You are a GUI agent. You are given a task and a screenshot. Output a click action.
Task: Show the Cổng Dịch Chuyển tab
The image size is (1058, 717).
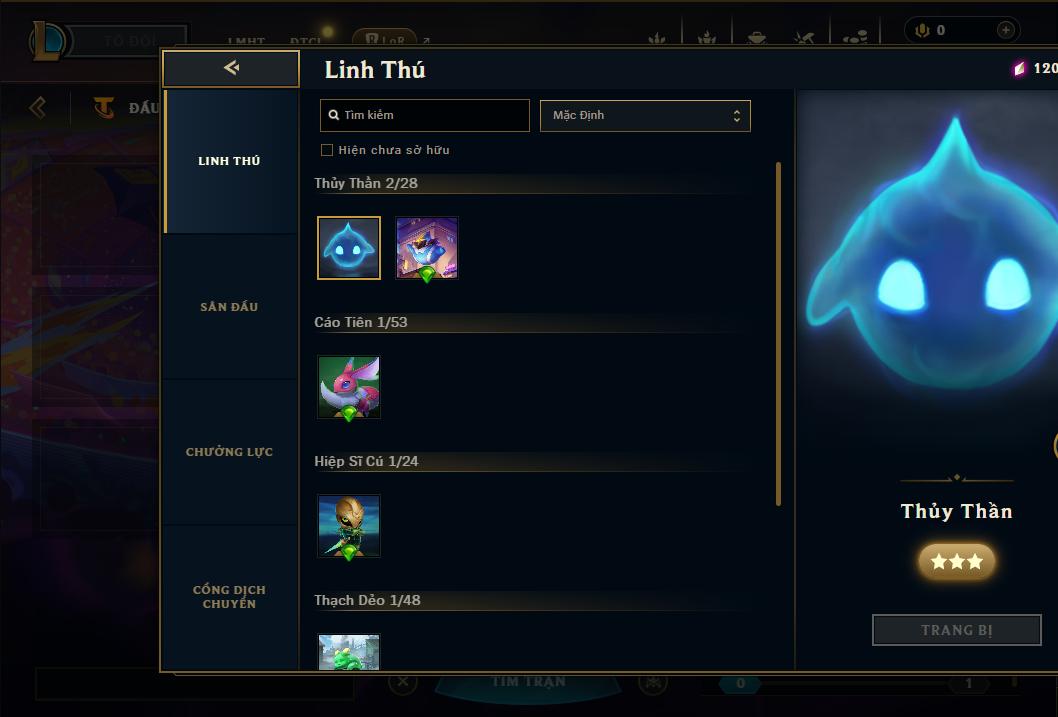tap(230, 597)
